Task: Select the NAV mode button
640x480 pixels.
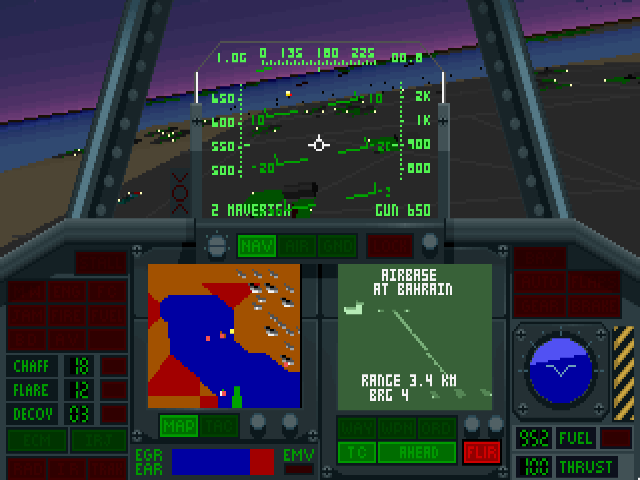Action: pos(254,246)
